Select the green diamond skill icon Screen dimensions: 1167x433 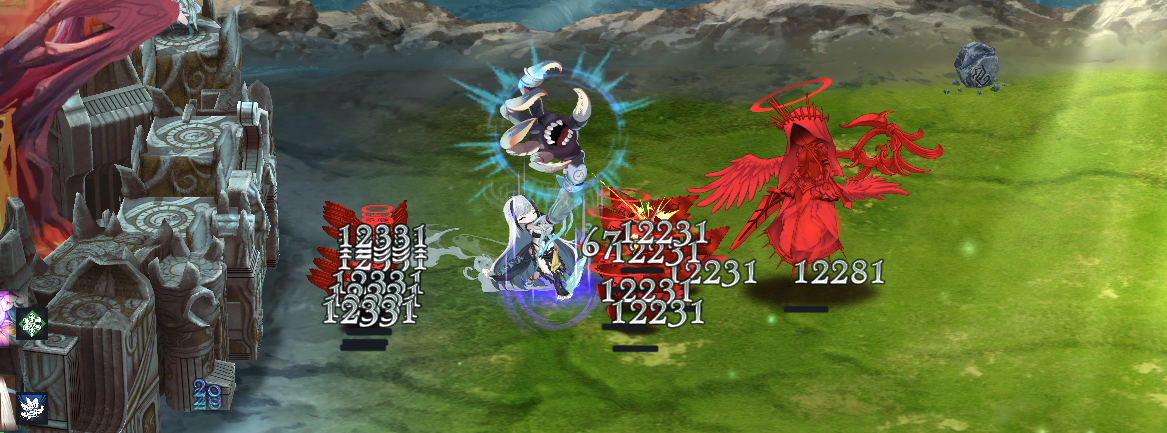tap(32, 323)
